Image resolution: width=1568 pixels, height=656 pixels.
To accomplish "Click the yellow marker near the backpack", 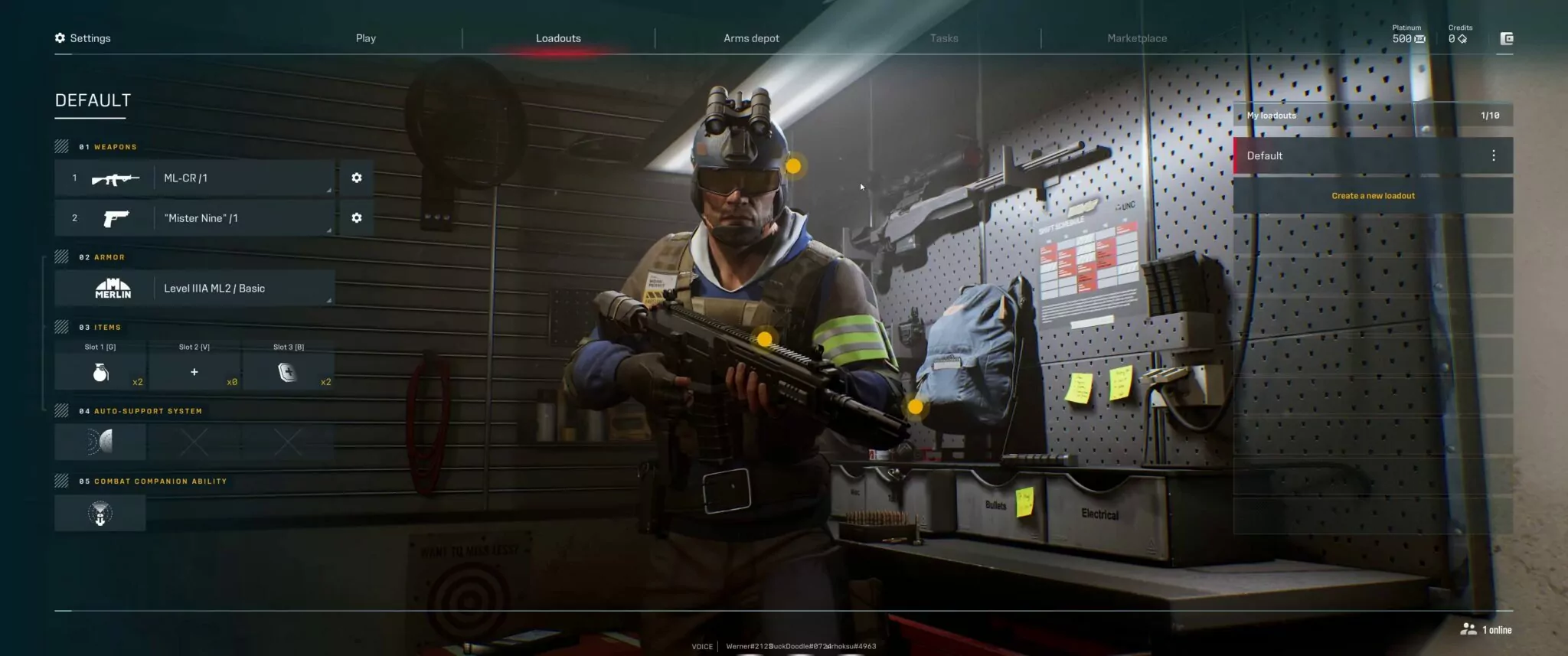I will pyautogui.click(x=916, y=408).
